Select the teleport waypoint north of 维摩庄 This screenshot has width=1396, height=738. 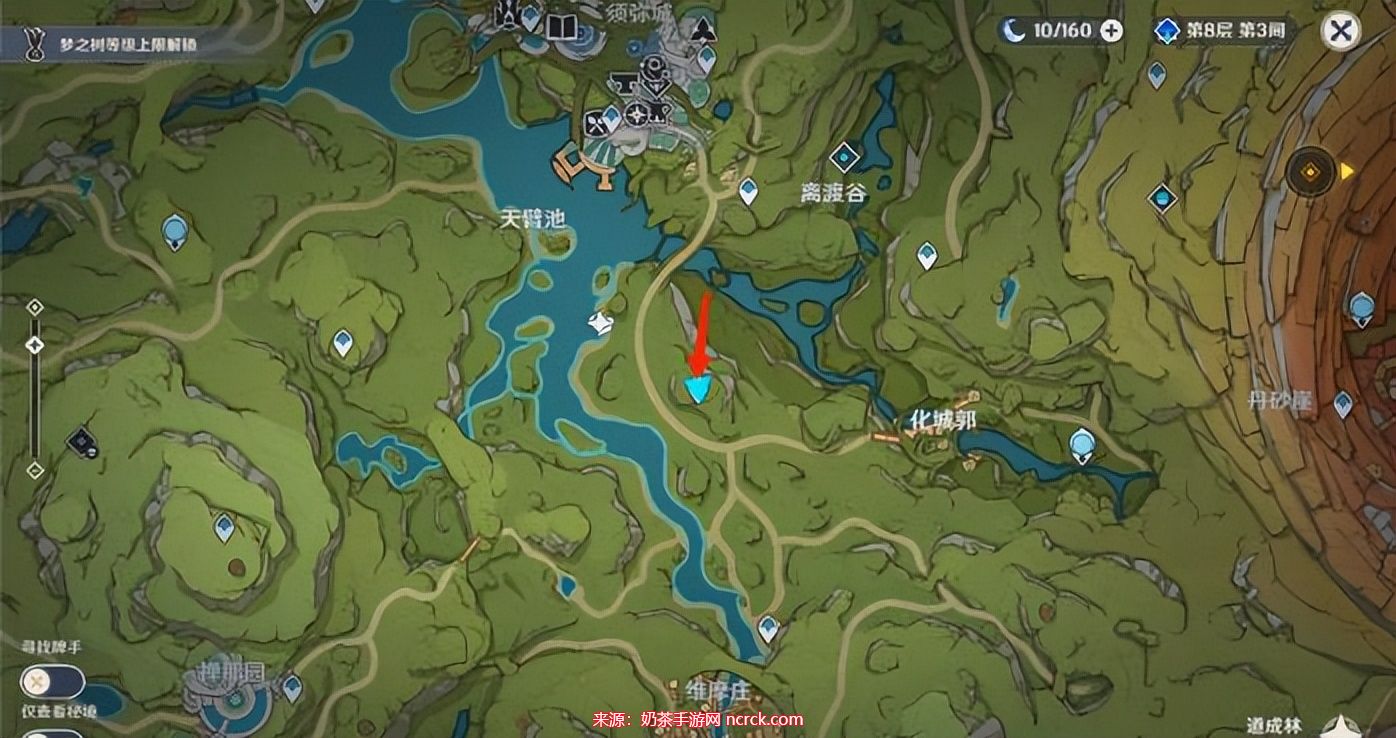click(768, 628)
